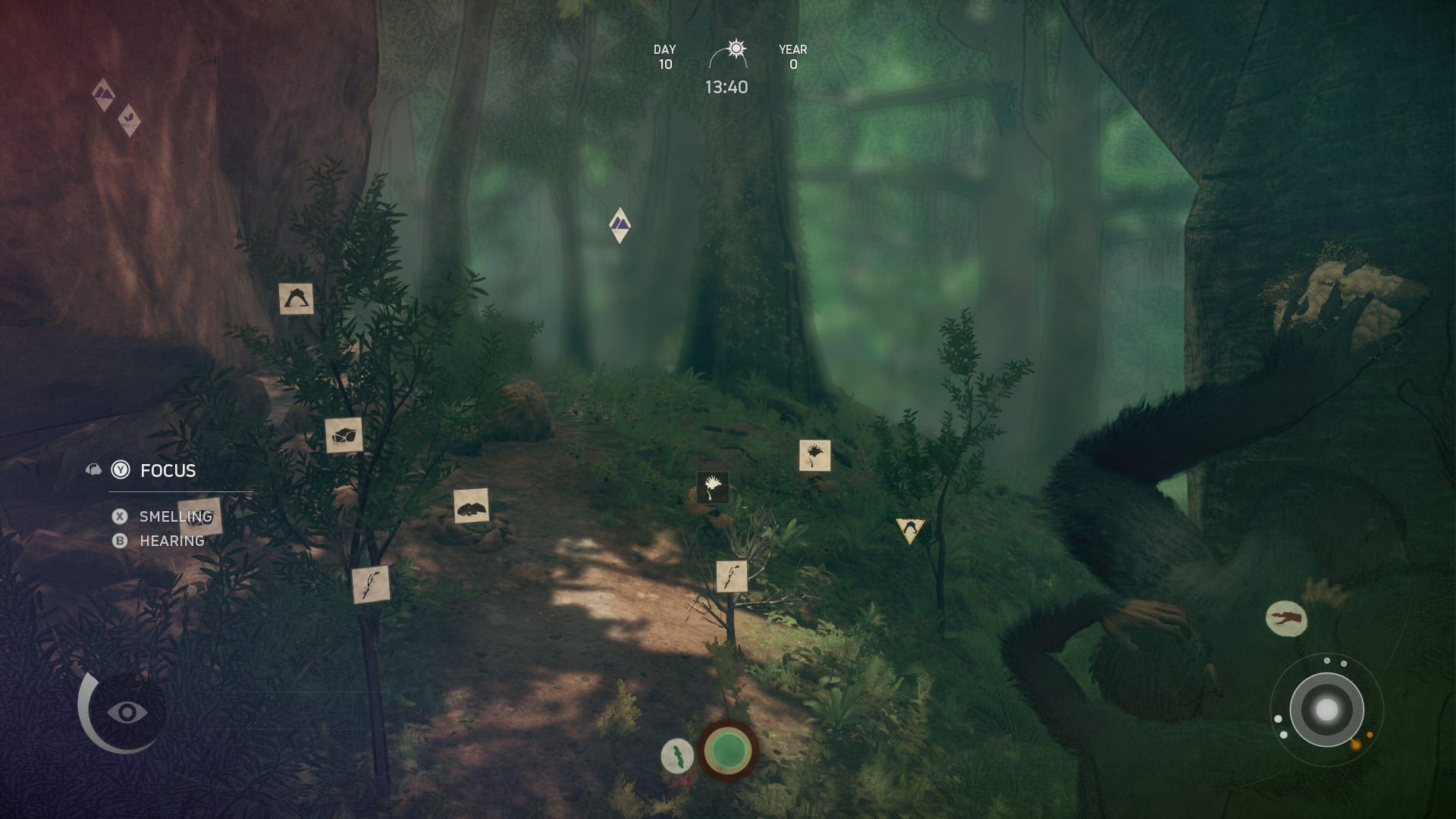Image resolution: width=1456 pixels, height=819 pixels.
Task: Select the light flower plant marker
Action: [x=814, y=456]
